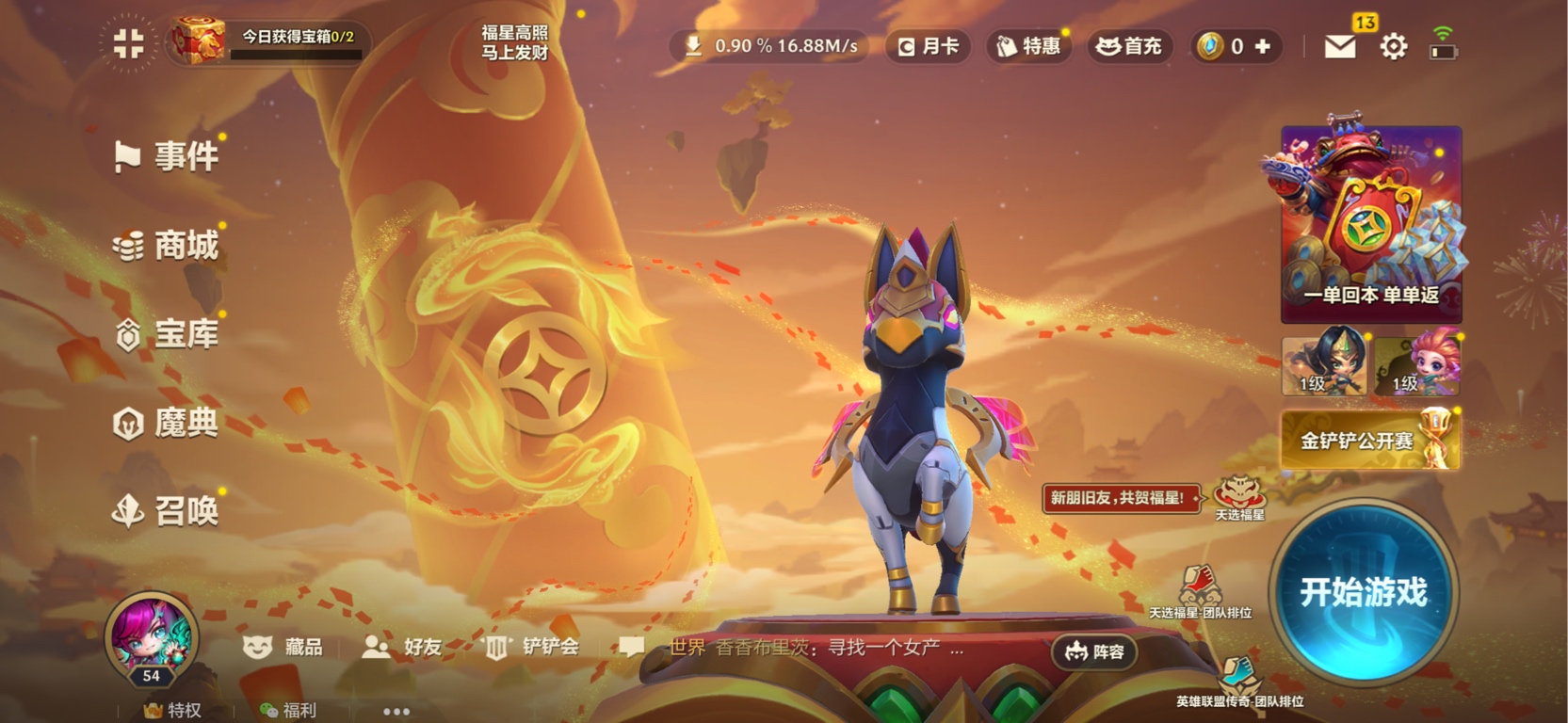The height and width of the screenshot is (723, 1568).
Task: Add gems with the plus button
Action: (x=1263, y=46)
